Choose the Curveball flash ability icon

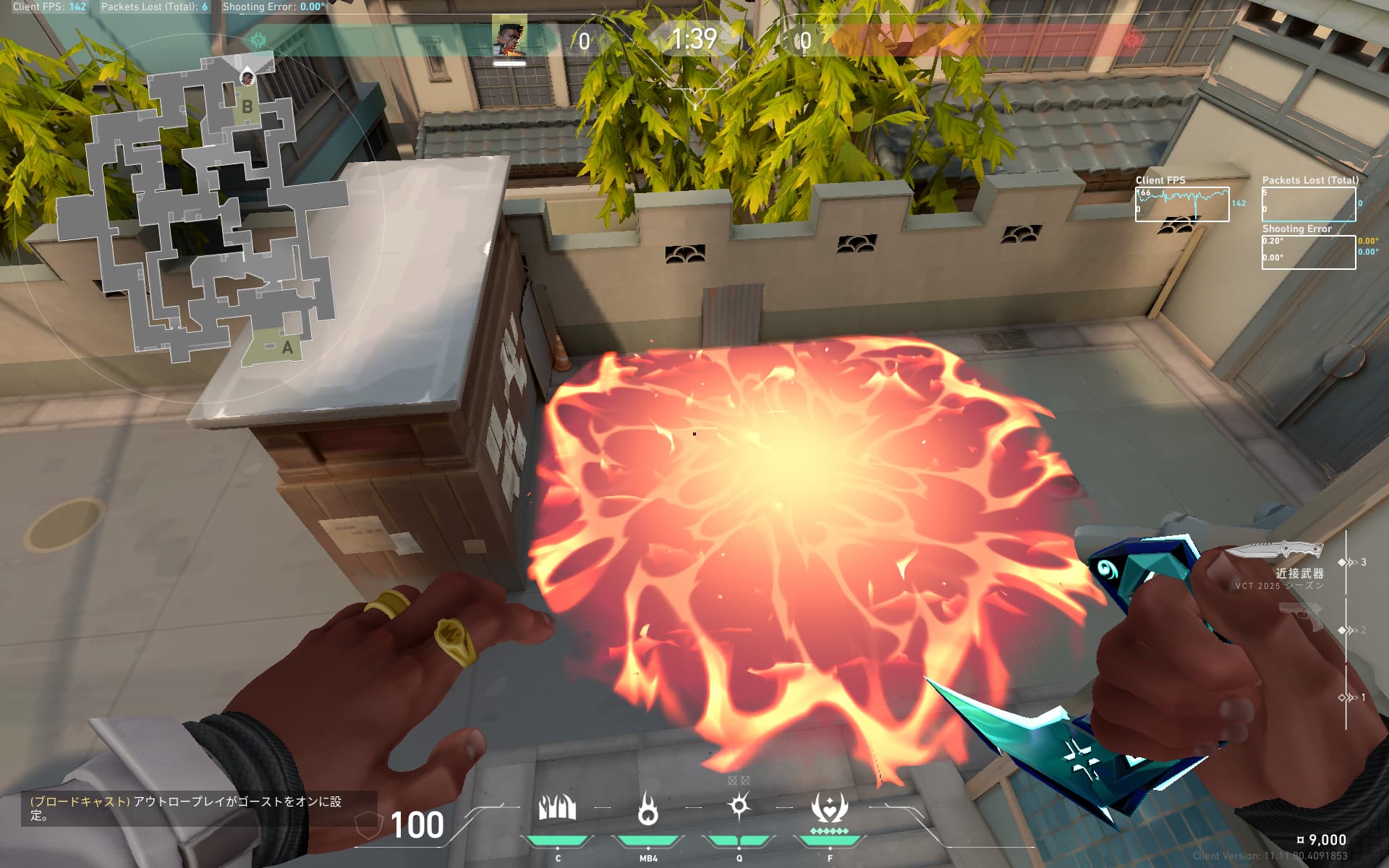point(739,807)
